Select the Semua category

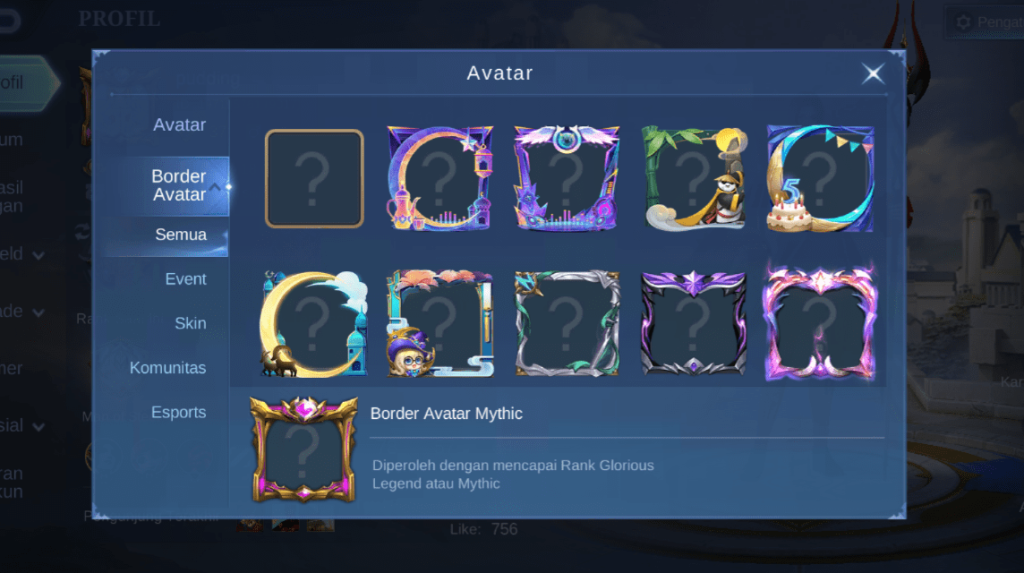(180, 235)
